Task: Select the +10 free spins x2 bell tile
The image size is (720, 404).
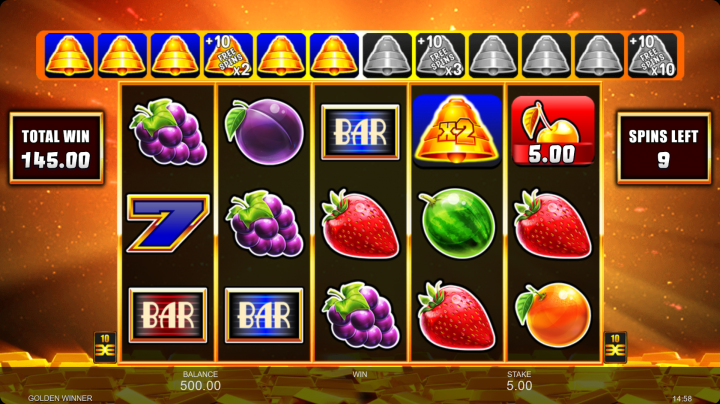Action: tap(228, 55)
